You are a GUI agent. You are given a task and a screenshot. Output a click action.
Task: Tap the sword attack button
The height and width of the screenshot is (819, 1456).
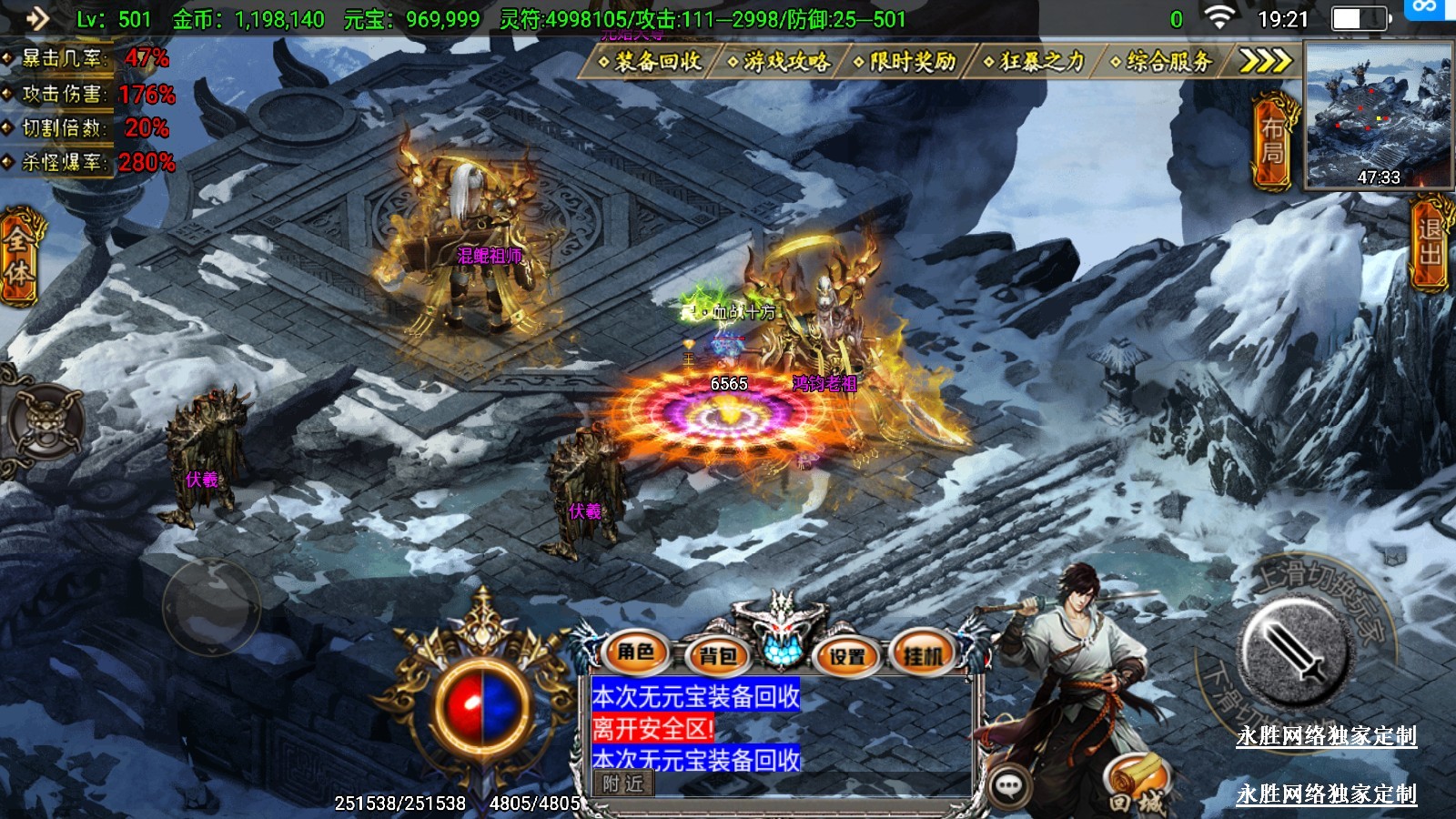point(1293,652)
